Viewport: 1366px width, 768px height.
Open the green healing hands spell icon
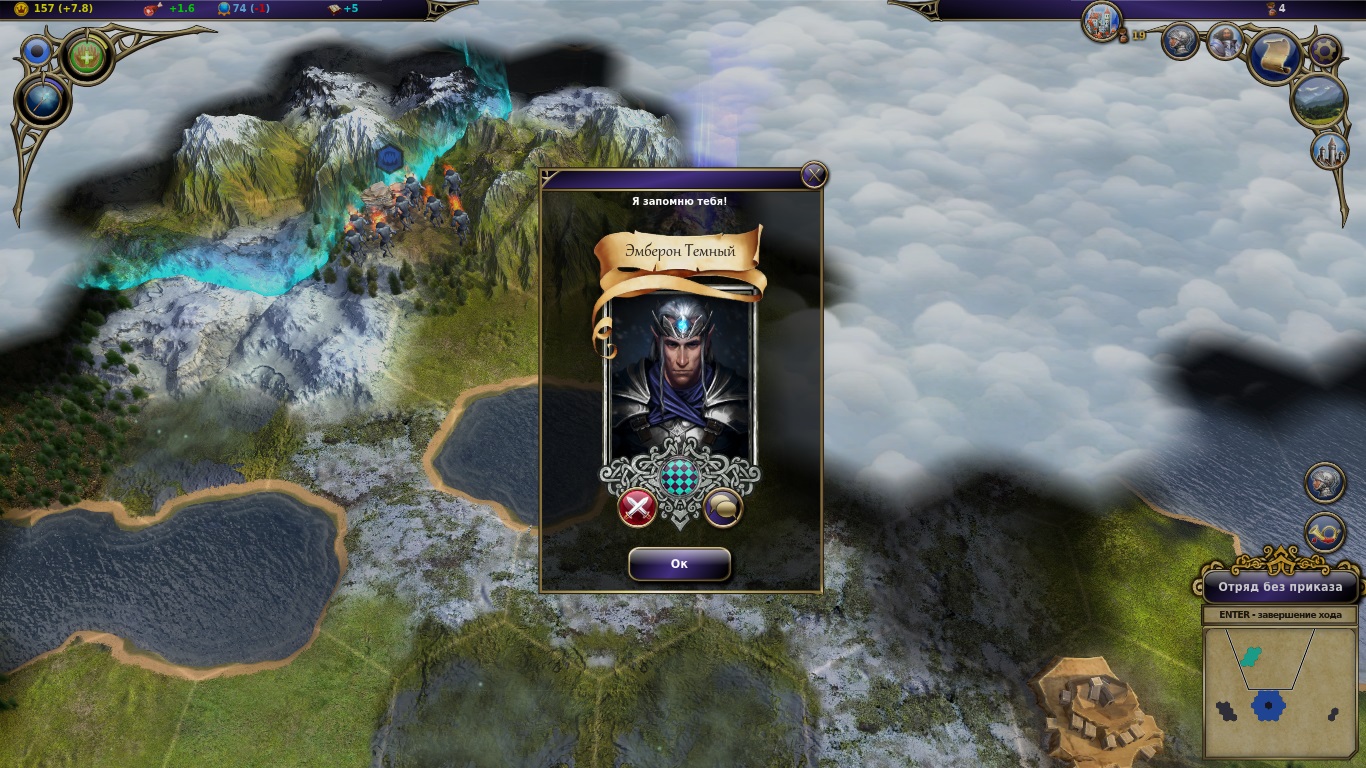pos(88,56)
